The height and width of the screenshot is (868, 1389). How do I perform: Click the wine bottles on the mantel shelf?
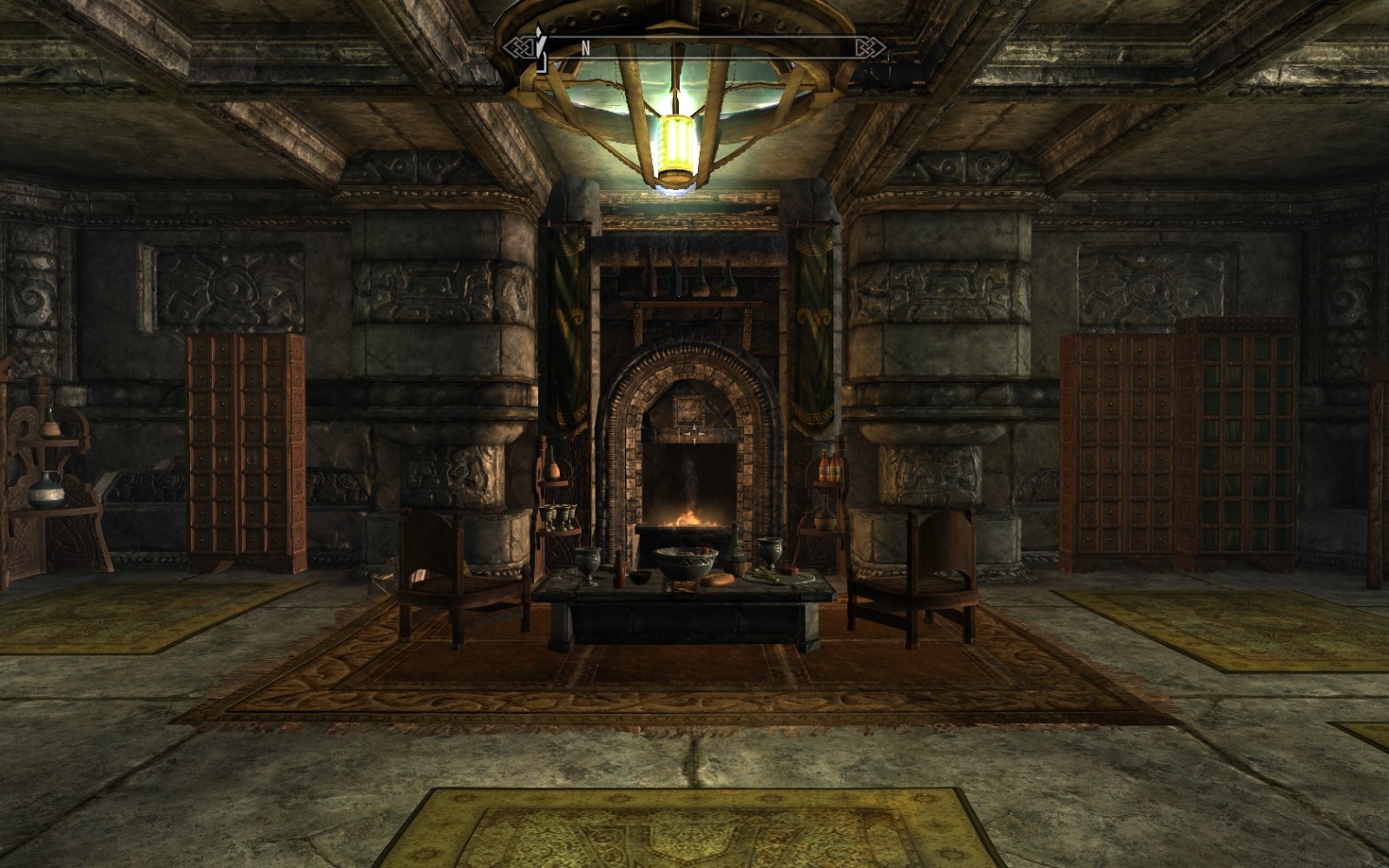[686, 279]
